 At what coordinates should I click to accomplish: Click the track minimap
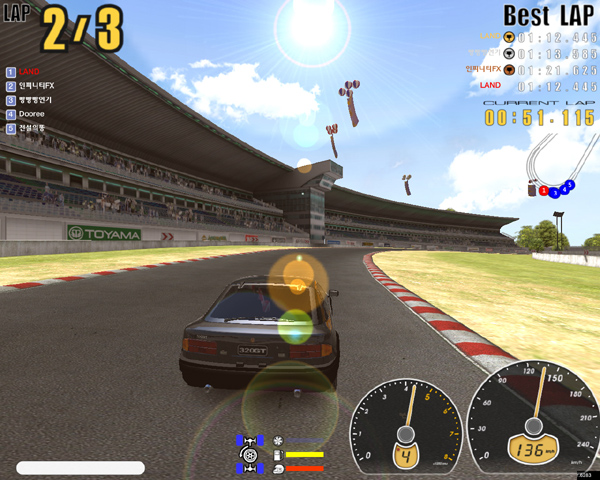click(551, 164)
